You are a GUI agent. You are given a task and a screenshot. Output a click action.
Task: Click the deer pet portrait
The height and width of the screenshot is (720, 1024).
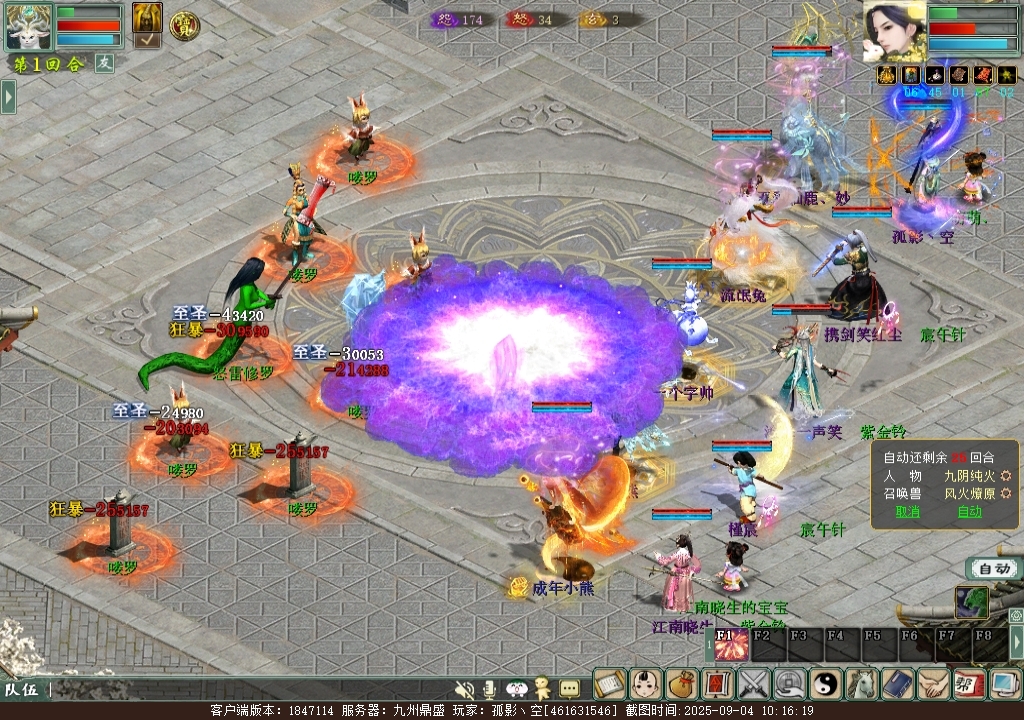coord(28,26)
